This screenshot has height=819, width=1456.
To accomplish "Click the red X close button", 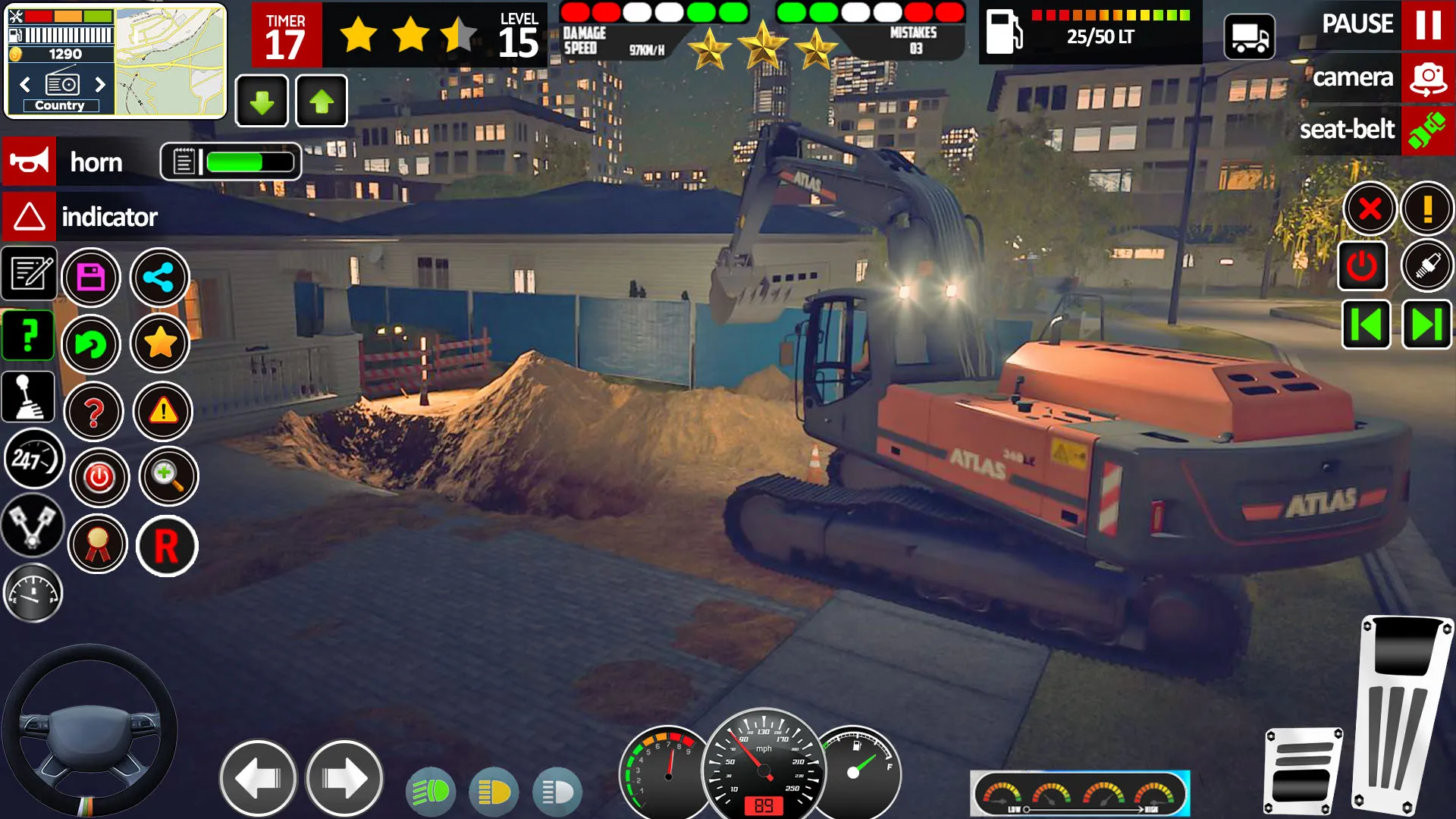I will pyautogui.click(x=1370, y=209).
